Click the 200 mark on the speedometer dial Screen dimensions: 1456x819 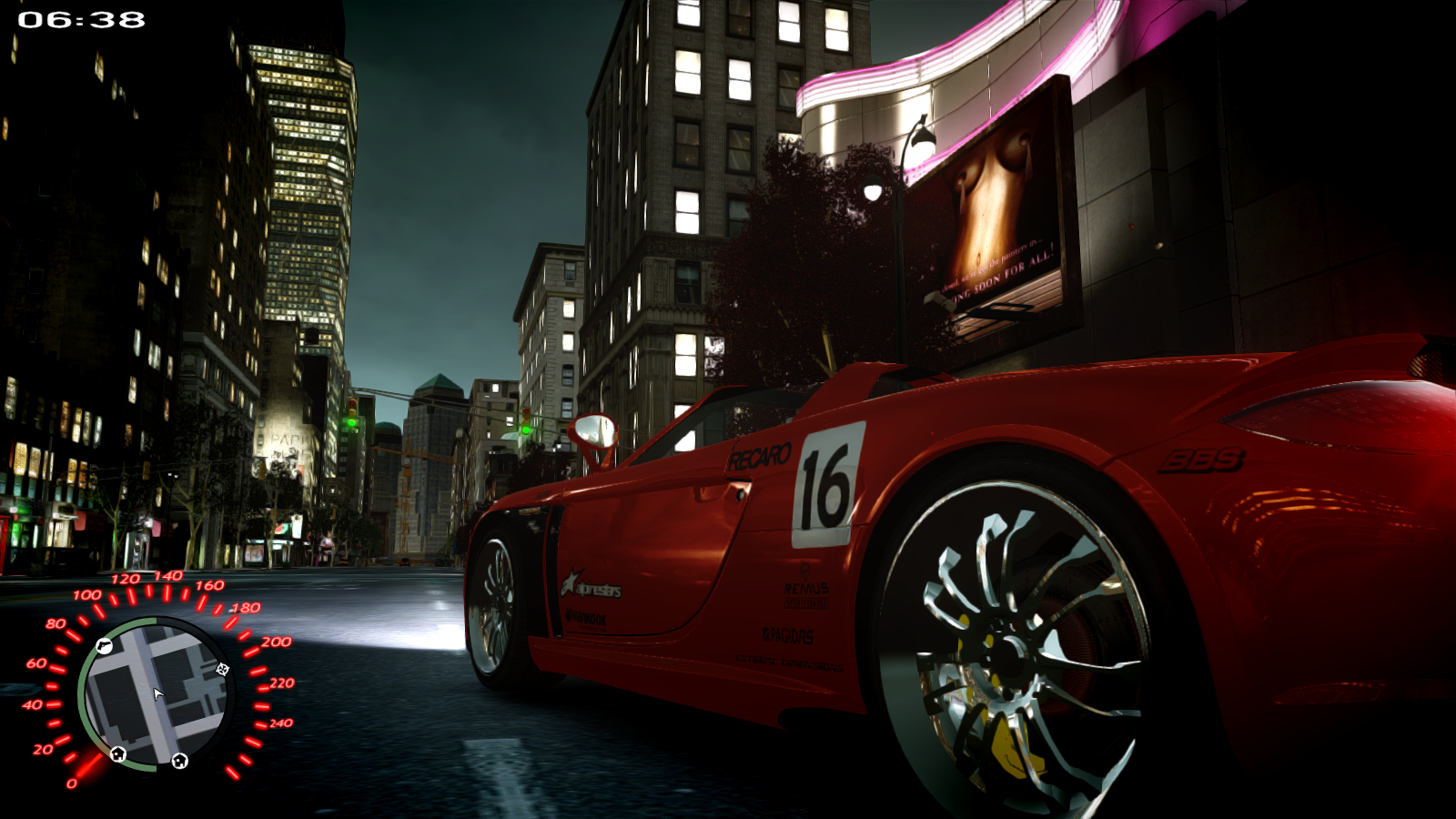coord(278,642)
